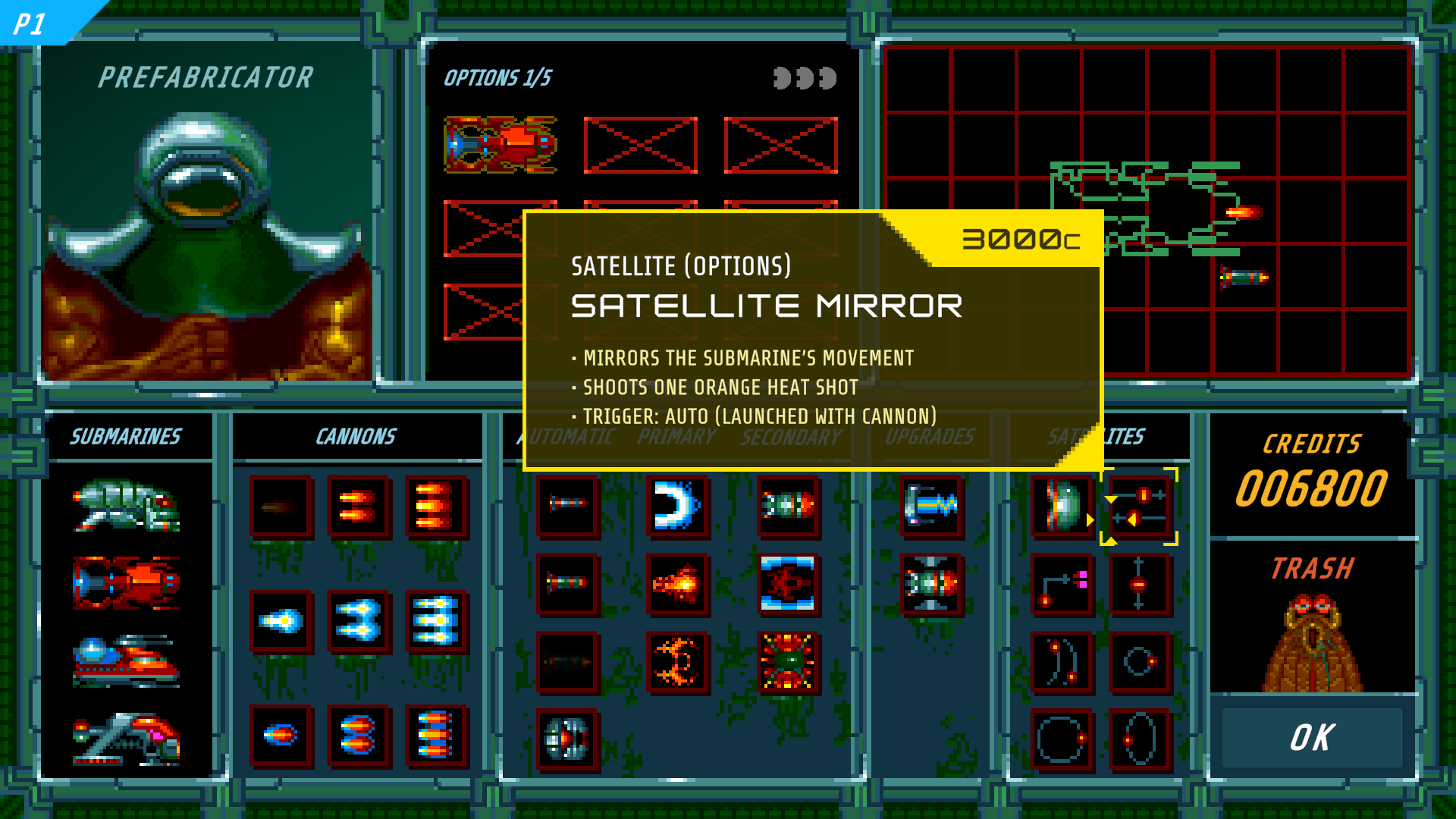
Task: Pick the pink elbow-path satellite icon
Action: [1062, 584]
